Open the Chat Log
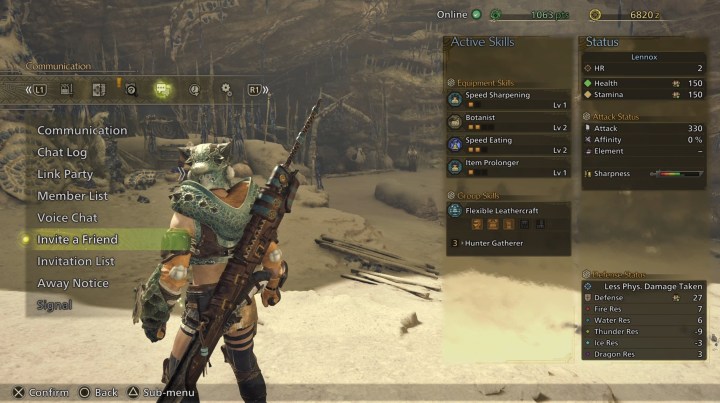This screenshot has width=720, height=403. pos(62,152)
